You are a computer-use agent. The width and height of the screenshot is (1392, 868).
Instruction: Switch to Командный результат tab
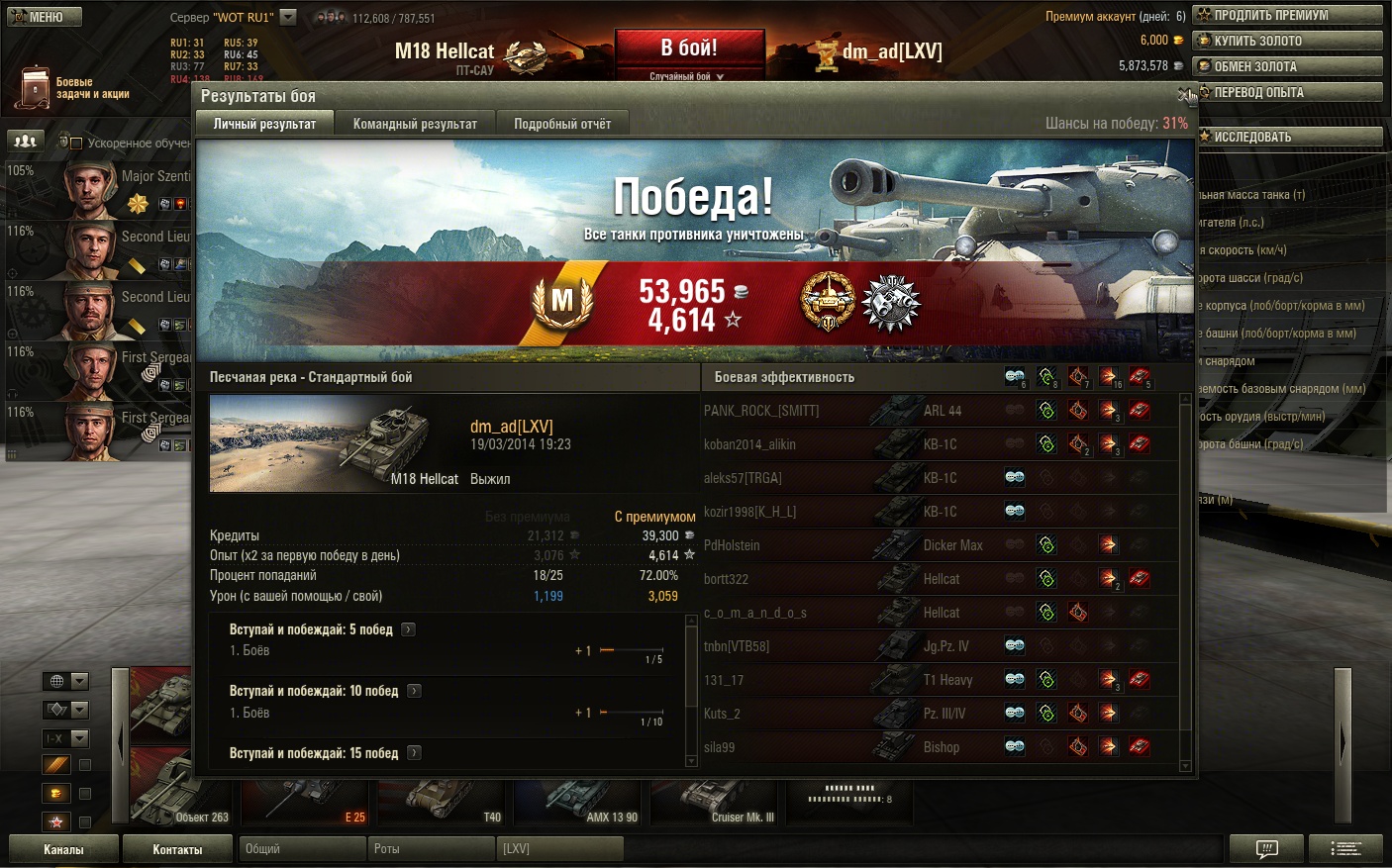click(415, 124)
